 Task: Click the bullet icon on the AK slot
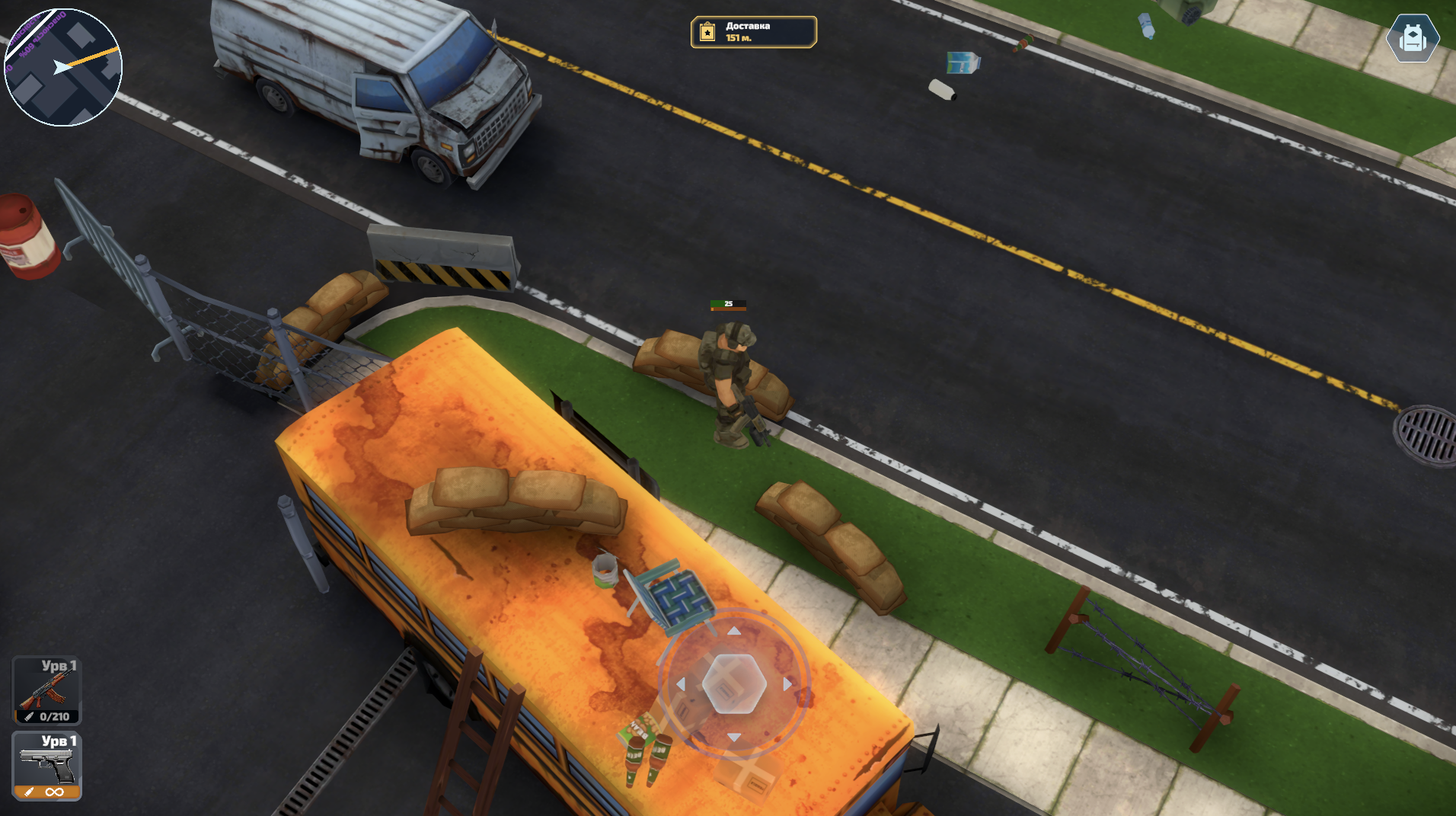tap(28, 716)
